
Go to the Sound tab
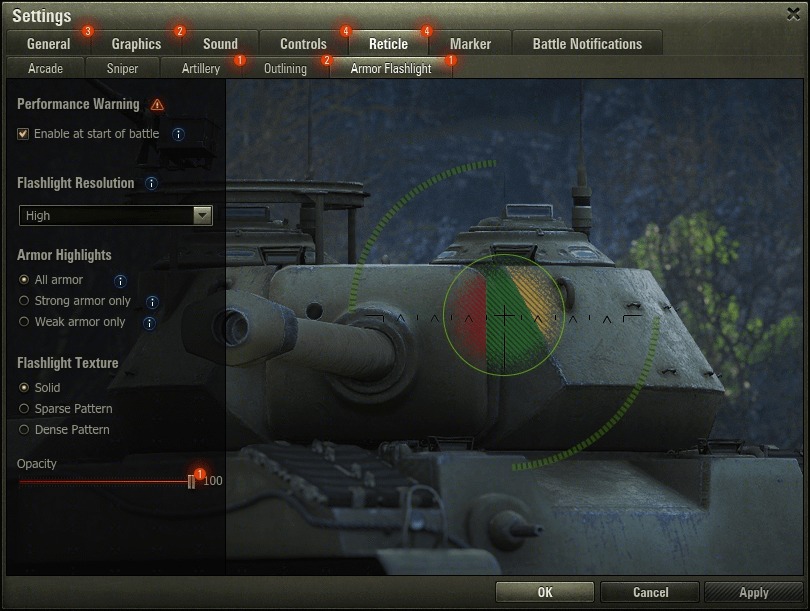[220, 44]
